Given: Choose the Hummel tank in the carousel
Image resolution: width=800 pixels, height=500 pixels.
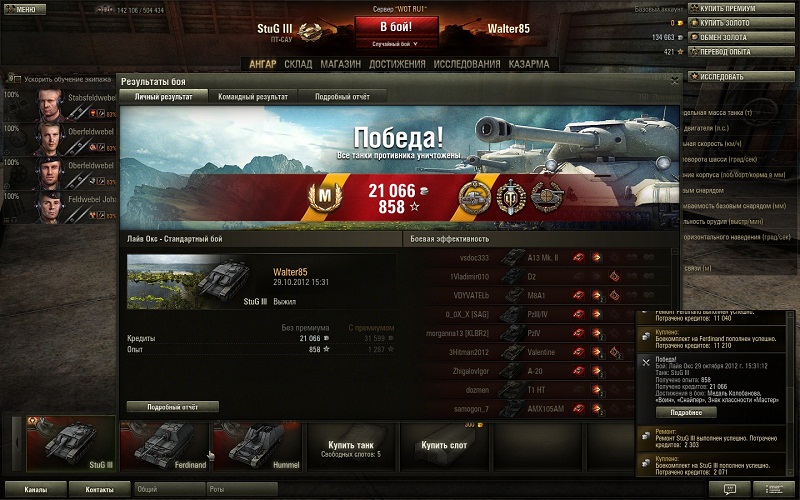Looking at the screenshot, I should click(255, 445).
